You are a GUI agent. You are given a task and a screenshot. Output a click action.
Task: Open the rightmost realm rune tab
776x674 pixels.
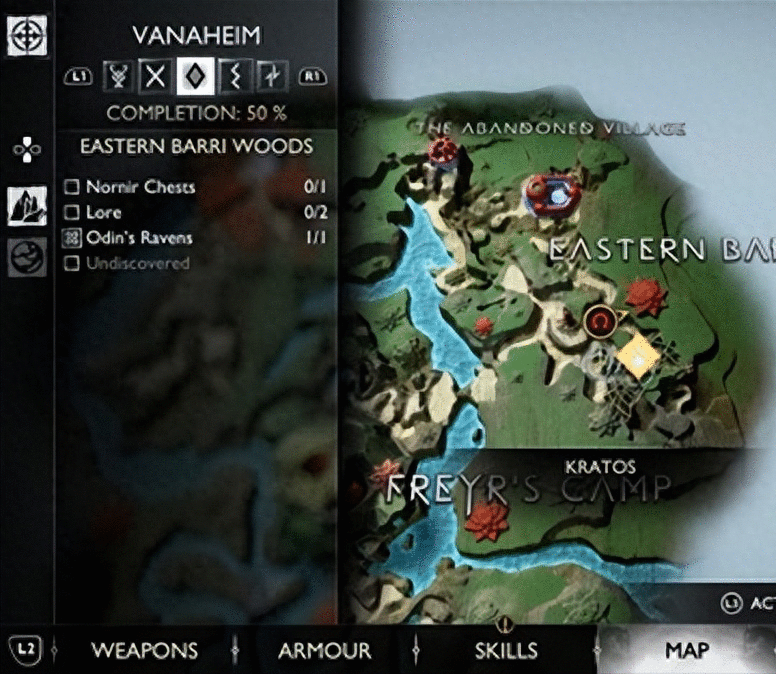tap(270, 75)
